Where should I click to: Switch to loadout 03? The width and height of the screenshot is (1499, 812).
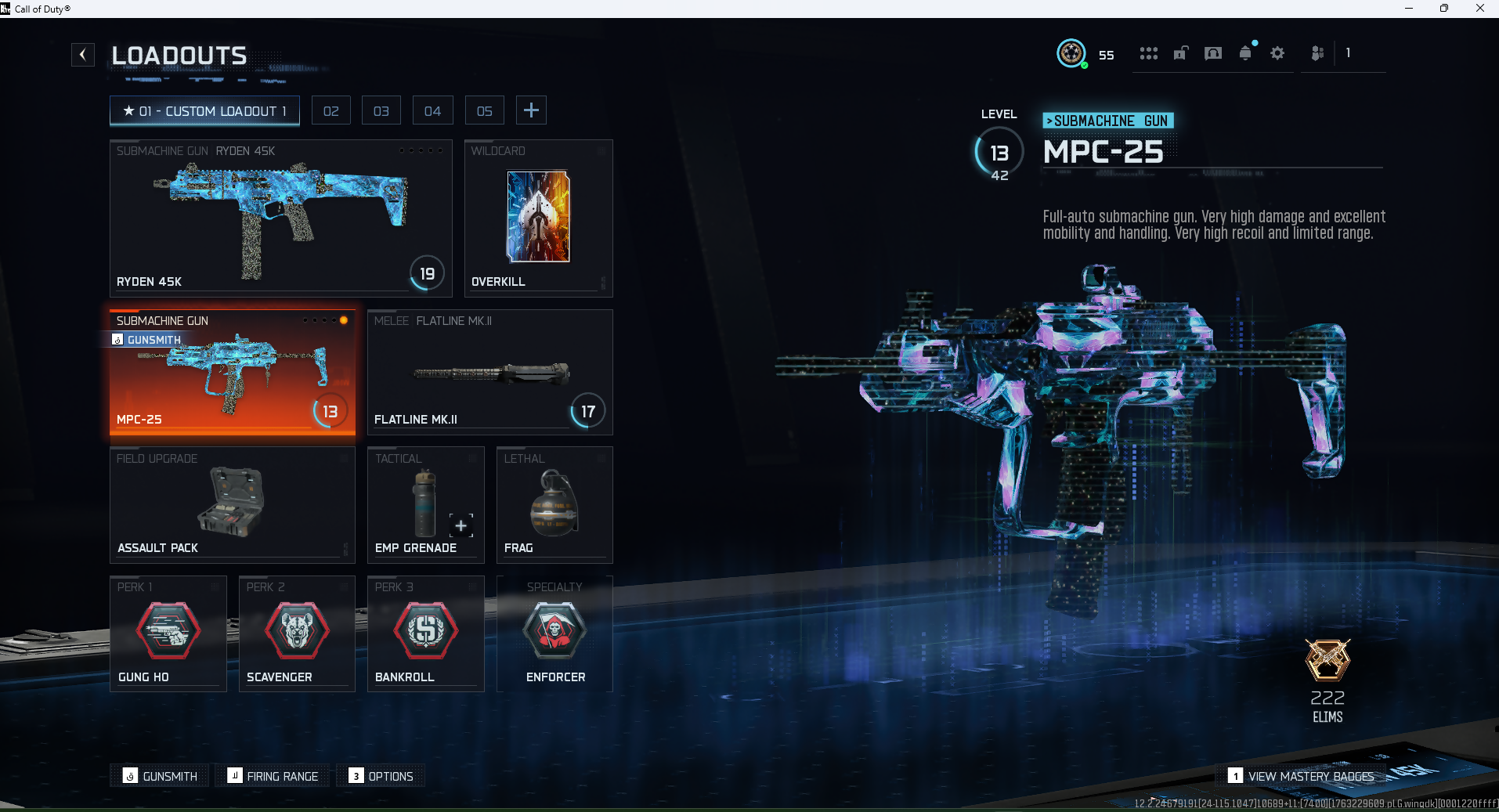(381, 111)
